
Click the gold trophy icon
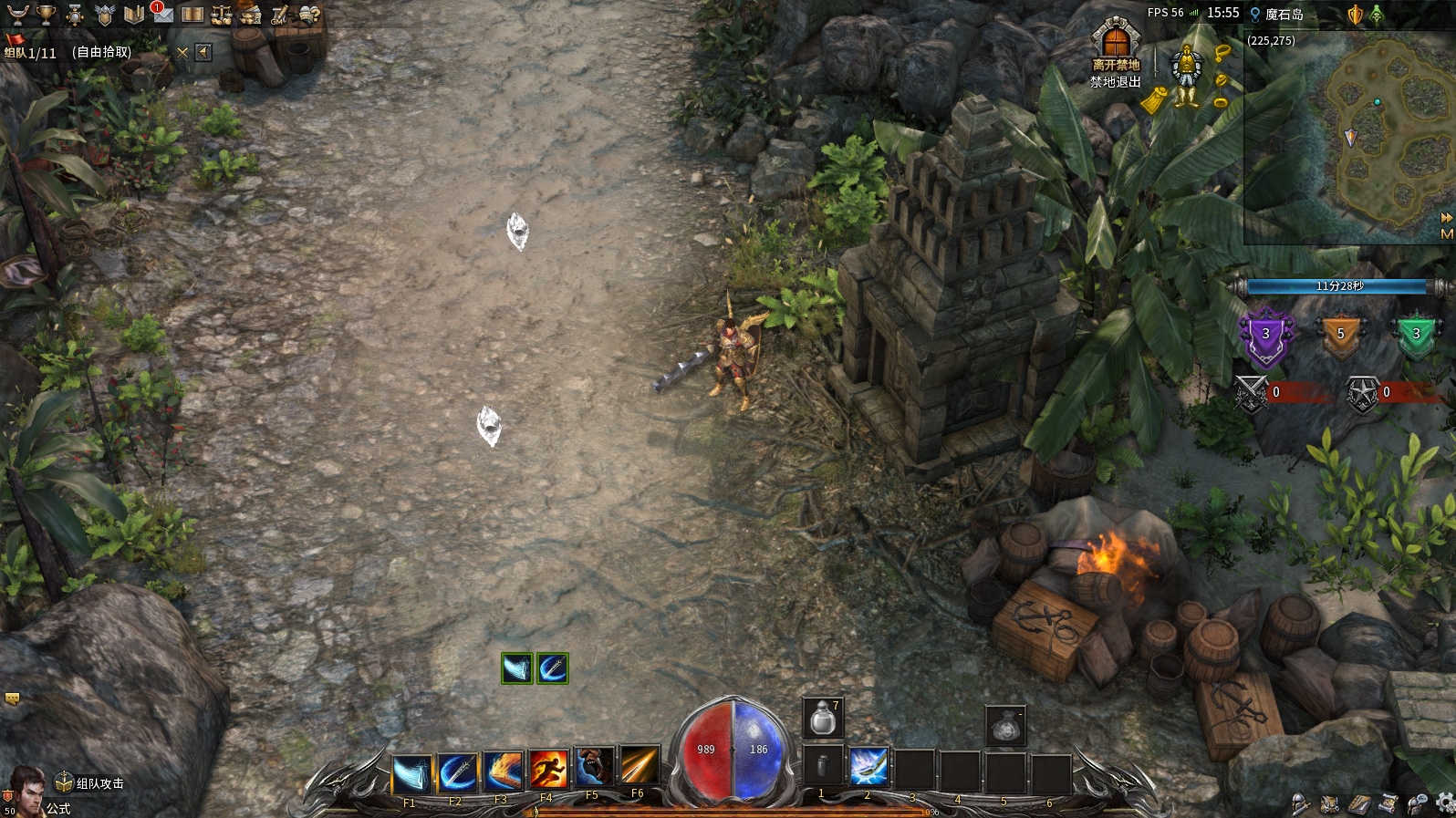pos(46,15)
